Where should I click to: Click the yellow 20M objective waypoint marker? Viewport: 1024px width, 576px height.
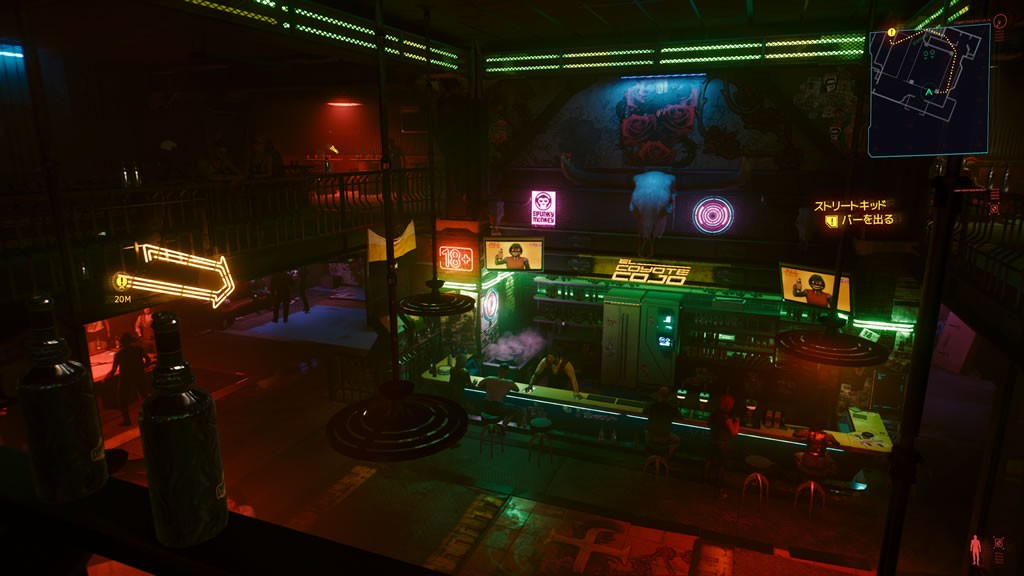122,282
